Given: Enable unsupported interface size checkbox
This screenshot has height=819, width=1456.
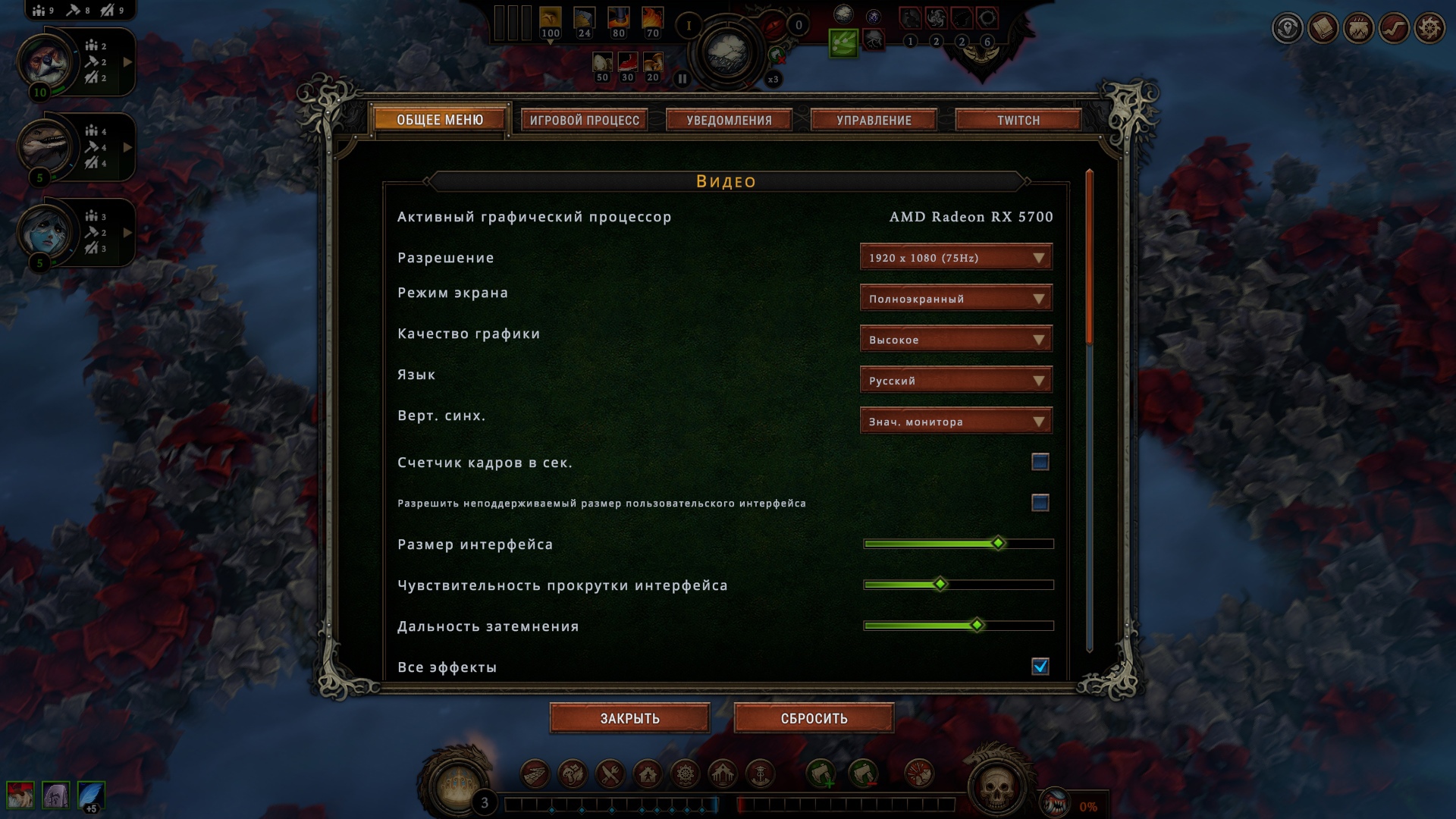Looking at the screenshot, I should [x=1040, y=503].
